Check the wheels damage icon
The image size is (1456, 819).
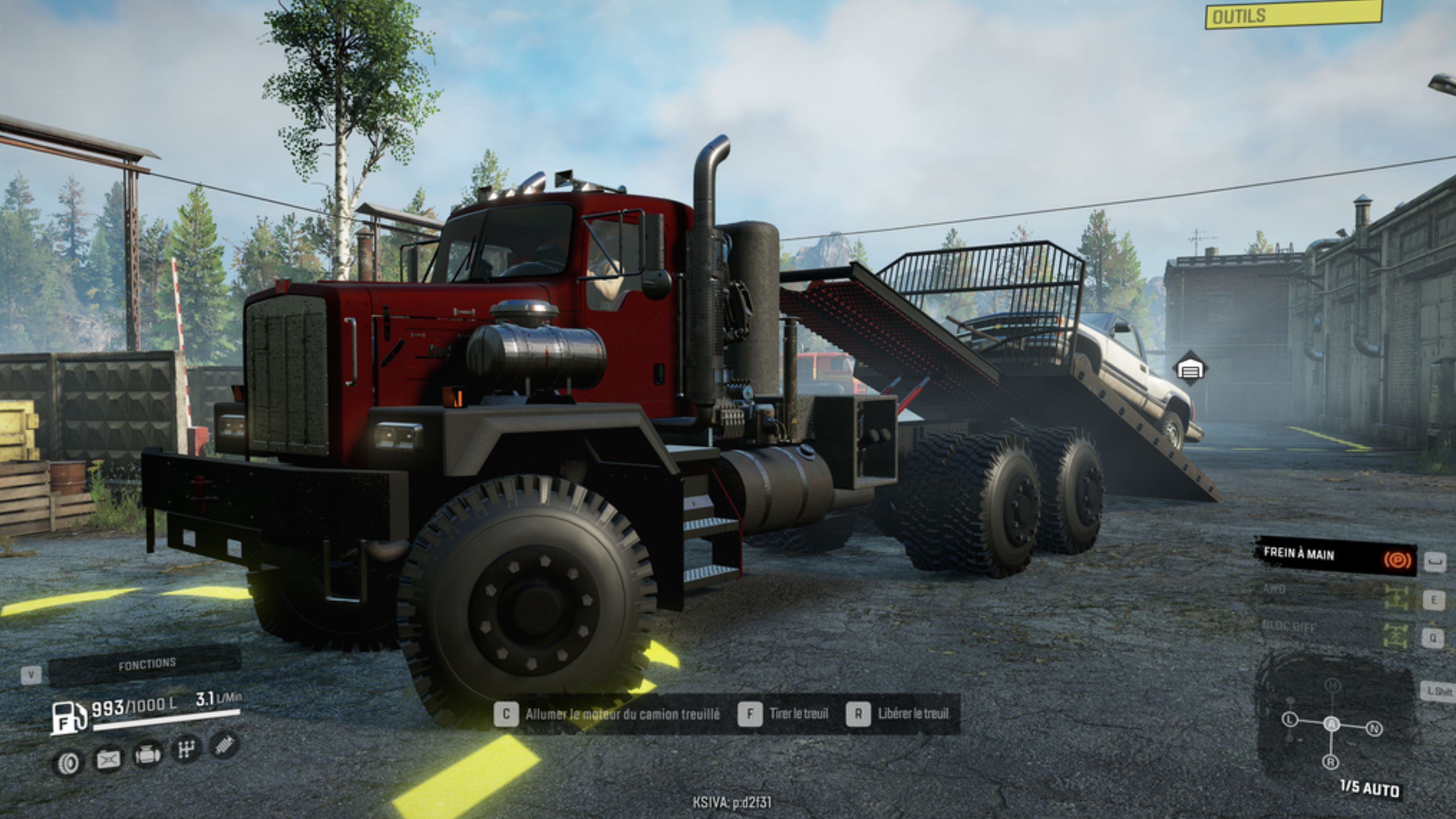point(69,764)
